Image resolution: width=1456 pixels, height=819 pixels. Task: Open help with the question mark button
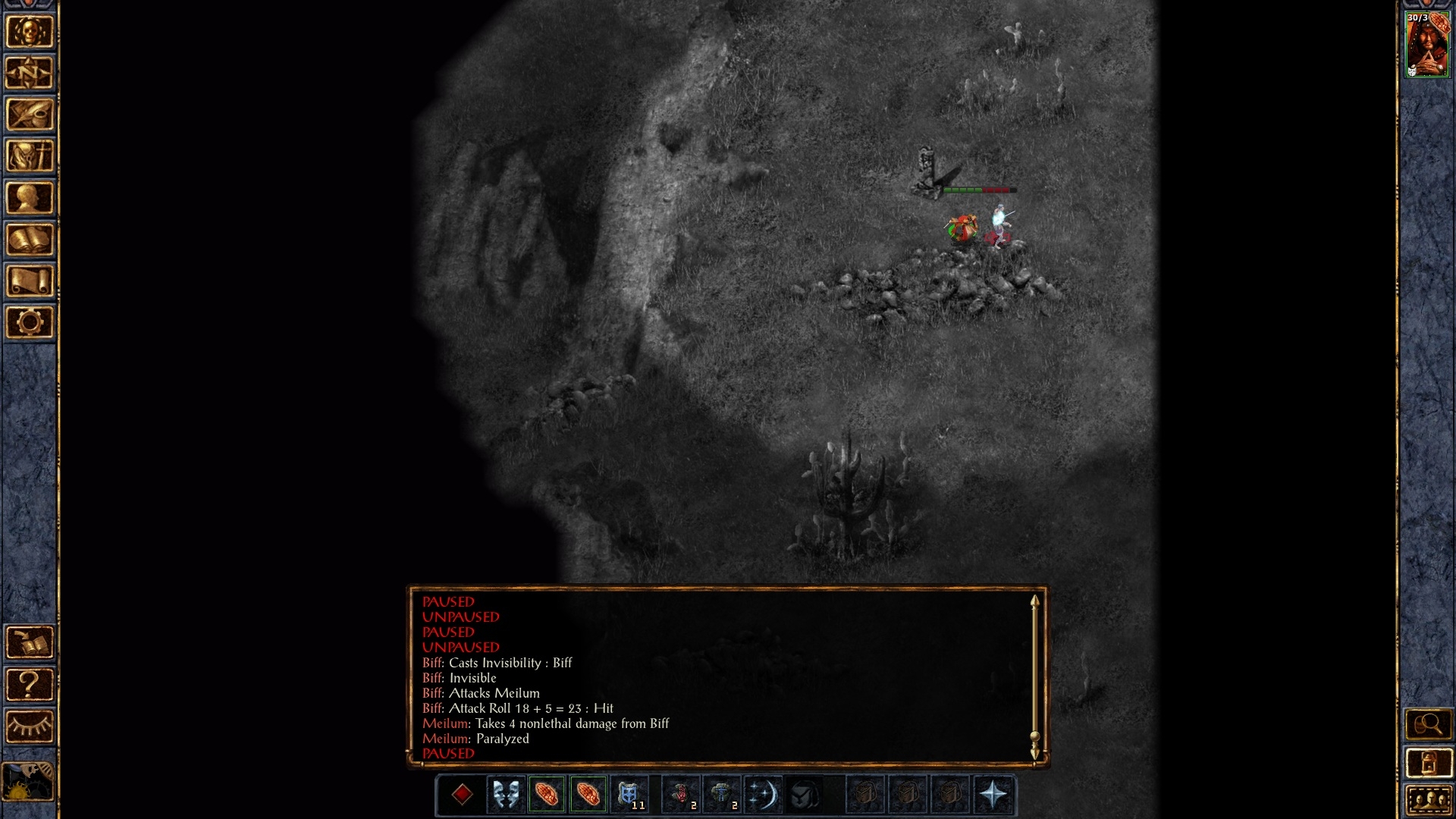click(30, 685)
